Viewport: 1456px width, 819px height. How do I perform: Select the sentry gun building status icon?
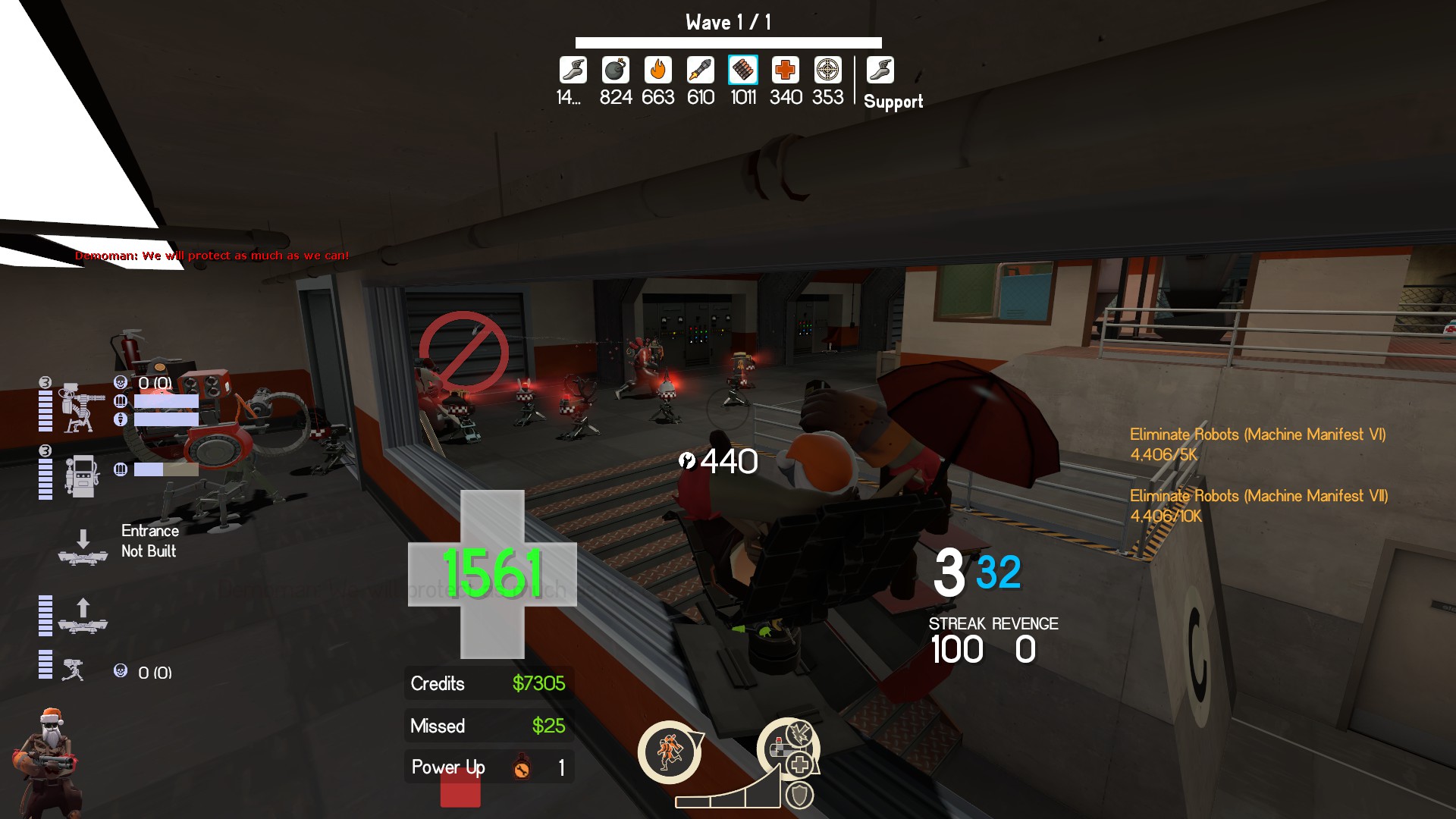pyautogui.click(x=81, y=406)
